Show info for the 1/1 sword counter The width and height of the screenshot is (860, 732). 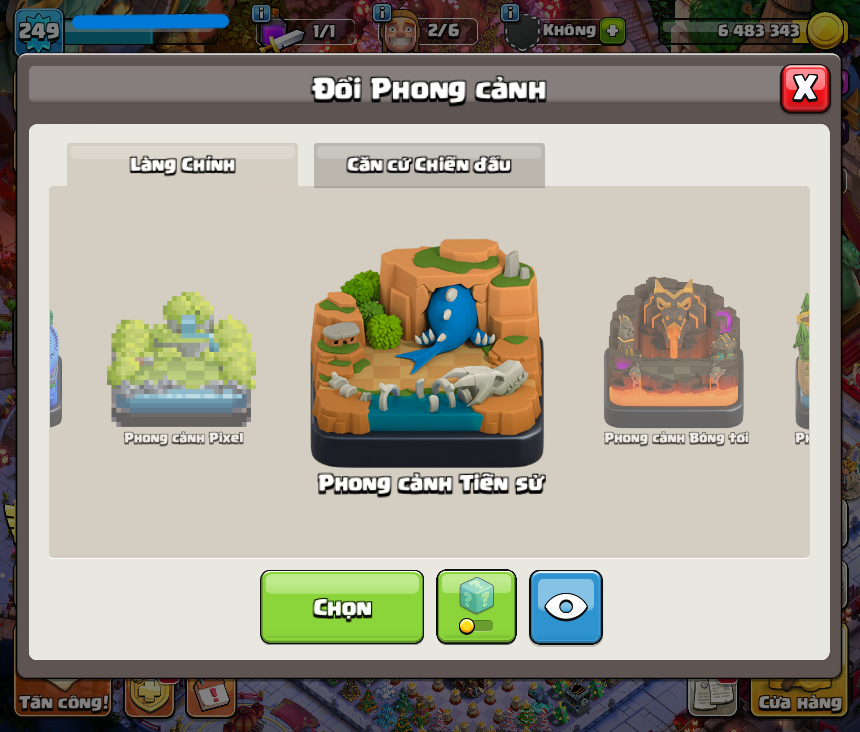tap(262, 13)
